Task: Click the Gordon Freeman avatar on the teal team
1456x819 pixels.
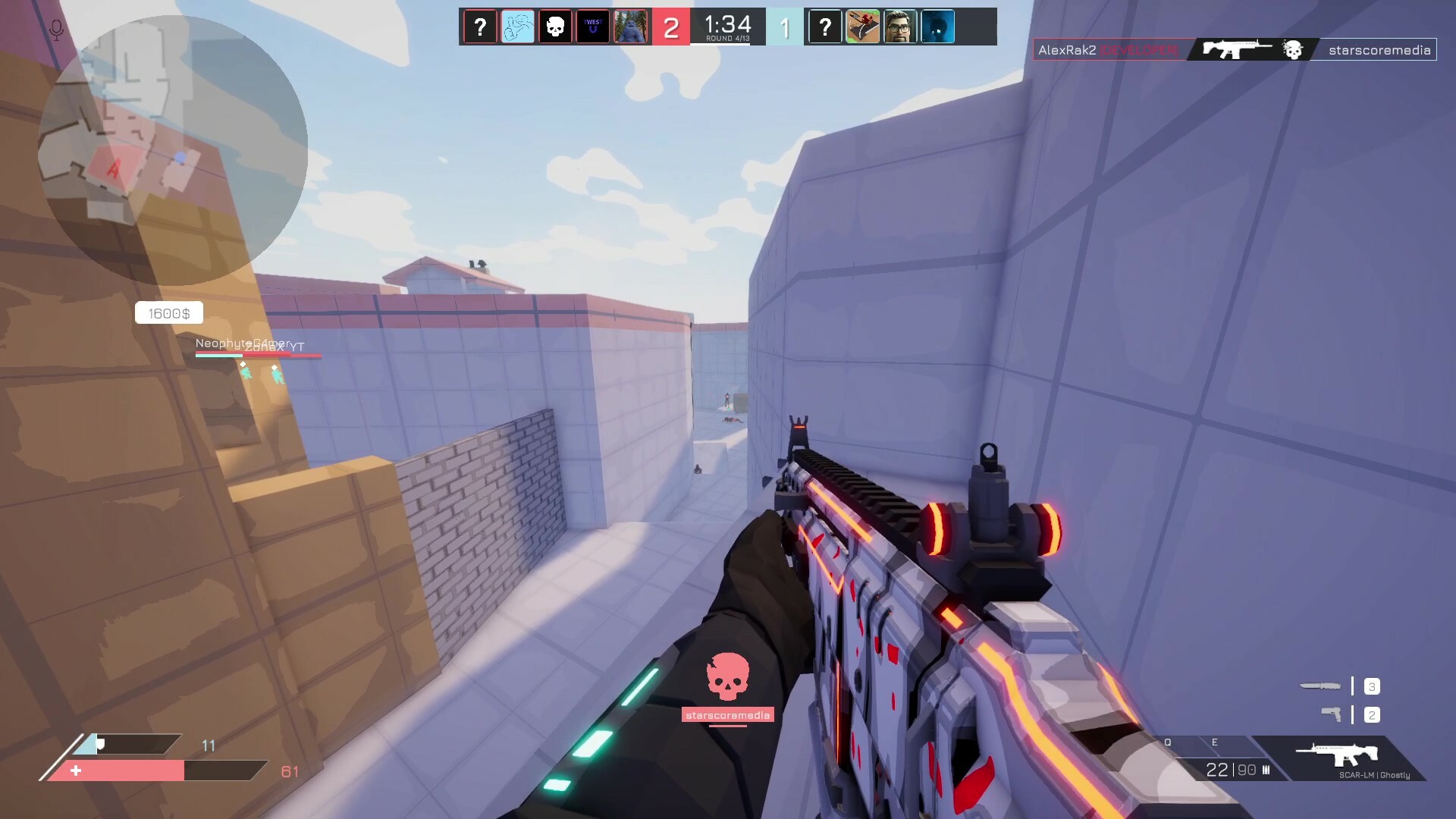Action: 900,26
